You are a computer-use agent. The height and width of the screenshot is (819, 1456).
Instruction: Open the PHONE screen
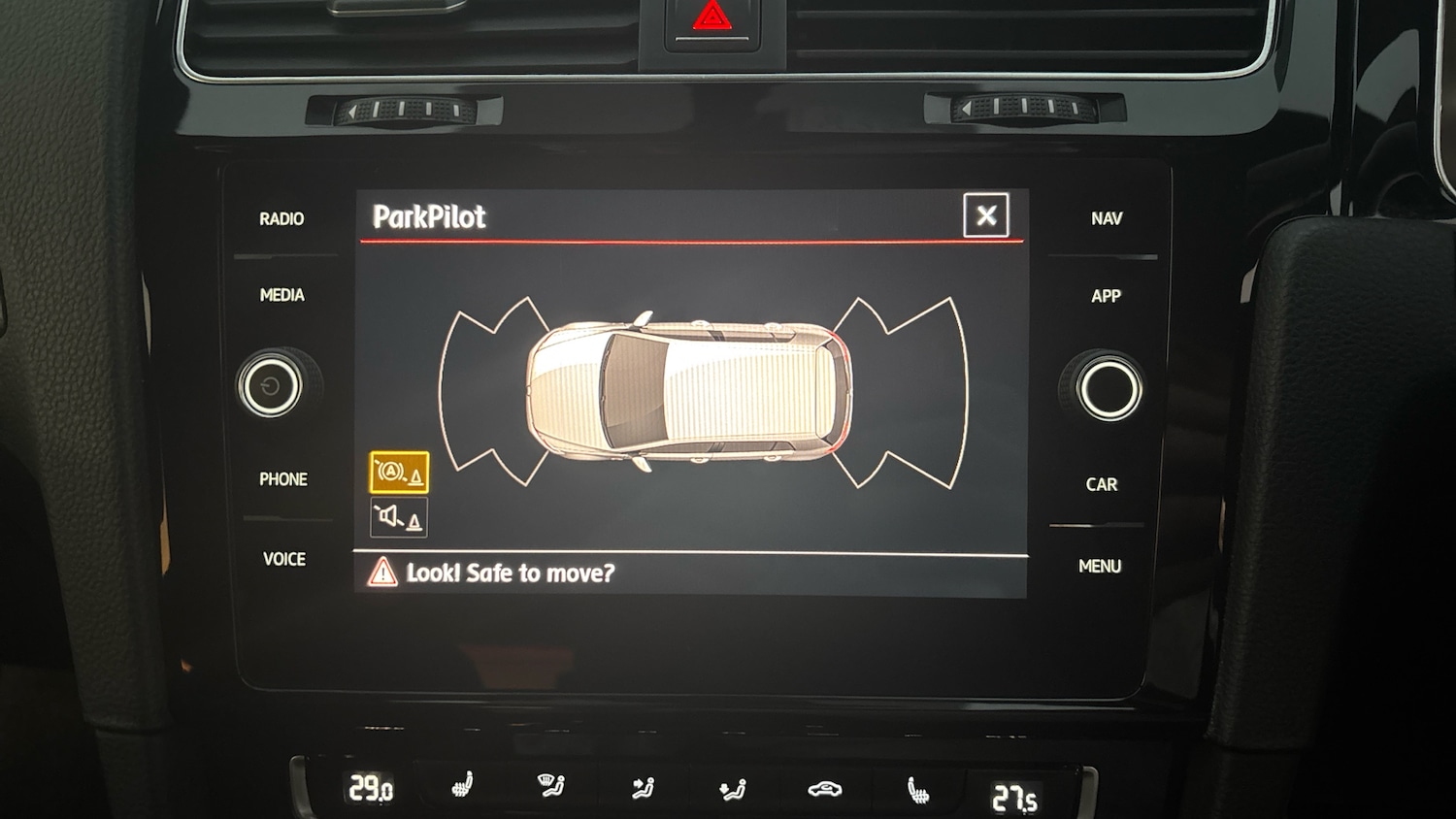point(282,479)
